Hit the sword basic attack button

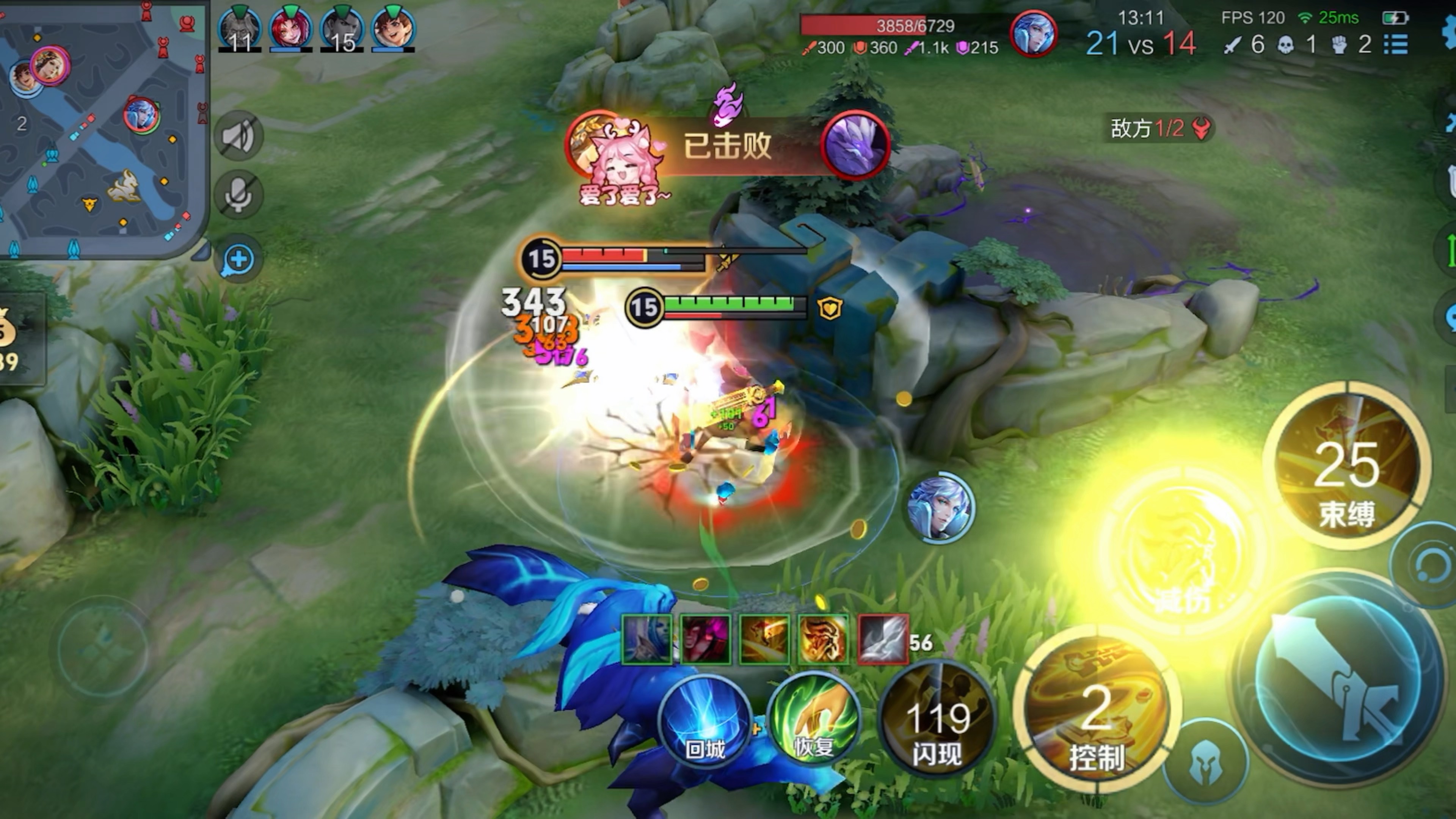pyautogui.click(x=1340, y=678)
